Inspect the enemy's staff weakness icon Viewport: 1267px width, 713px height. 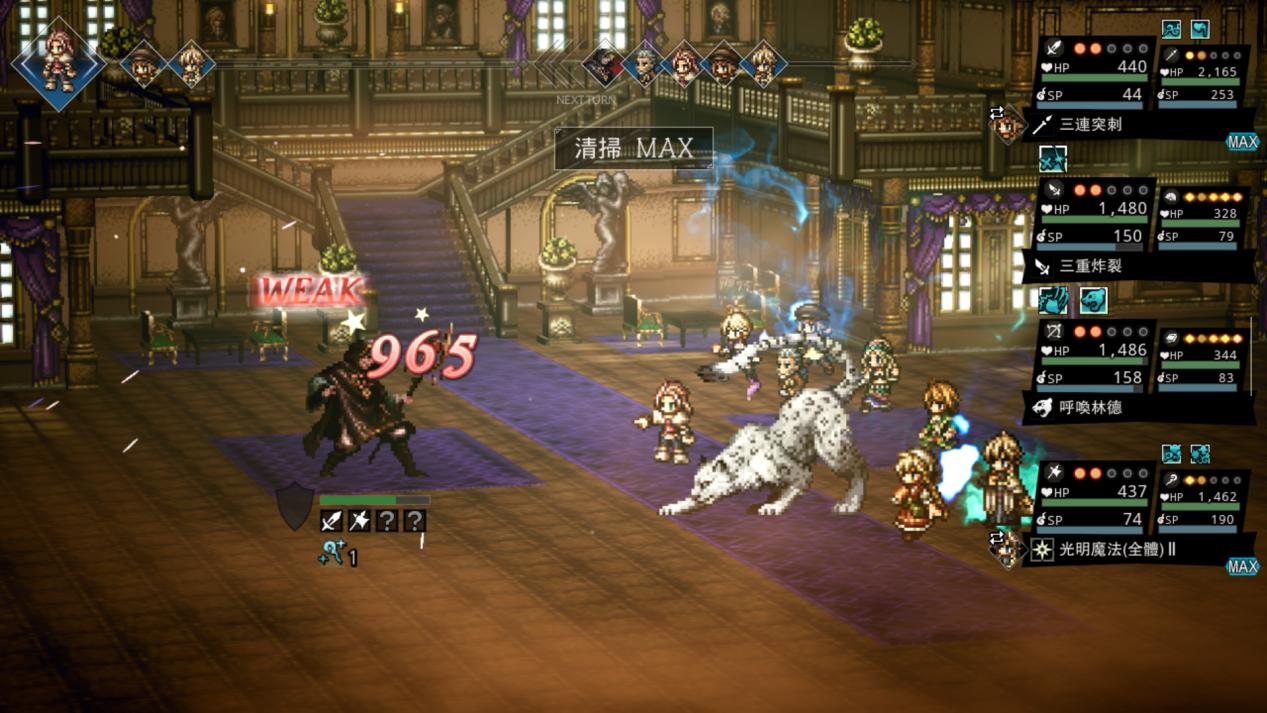pyautogui.click(x=359, y=520)
